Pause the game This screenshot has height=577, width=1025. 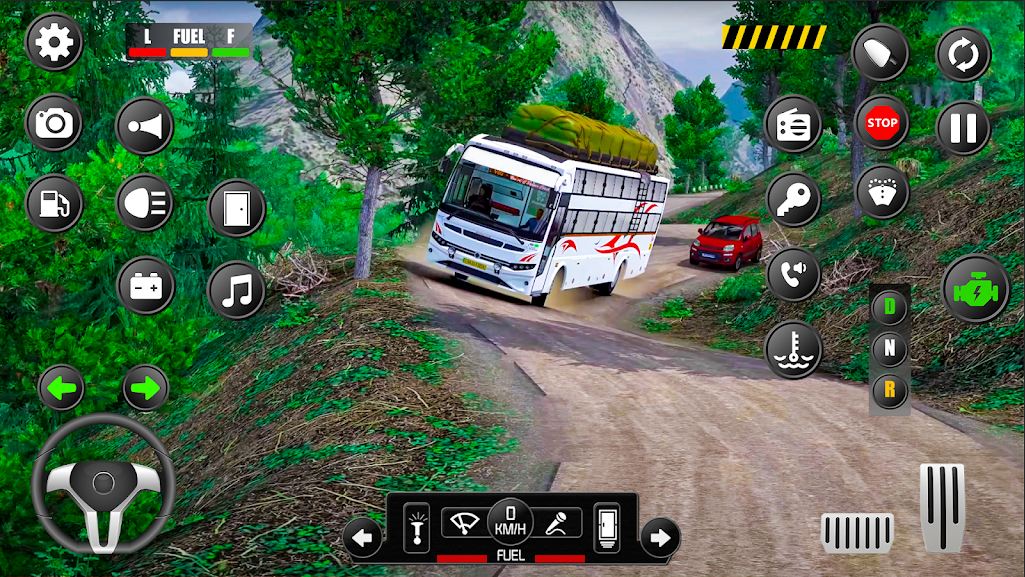tap(963, 128)
